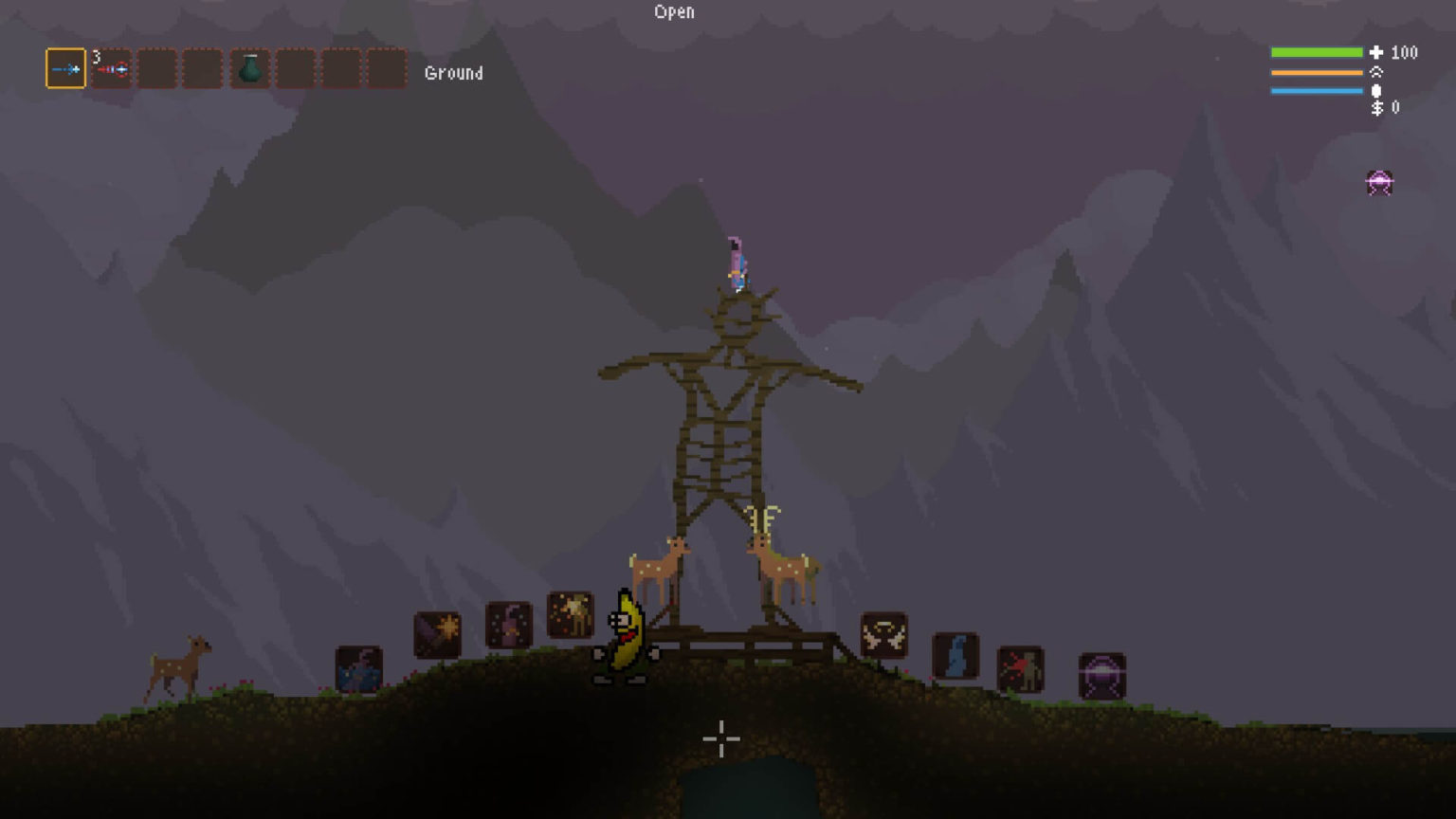This screenshot has height=819, width=1456.
Task: Select the tri-shot spell with count 3
Action: click(x=111, y=69)
